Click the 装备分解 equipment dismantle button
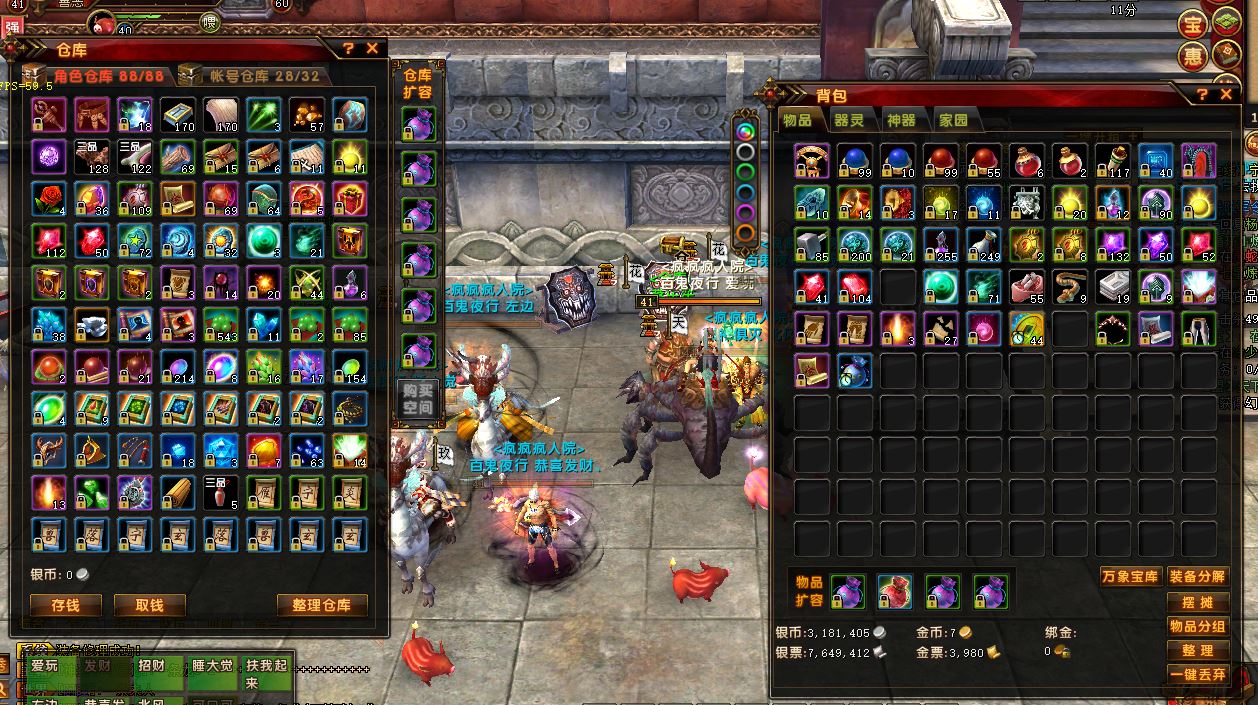This screenshot has width=1258, height=705. click(x=1197, y=577)
